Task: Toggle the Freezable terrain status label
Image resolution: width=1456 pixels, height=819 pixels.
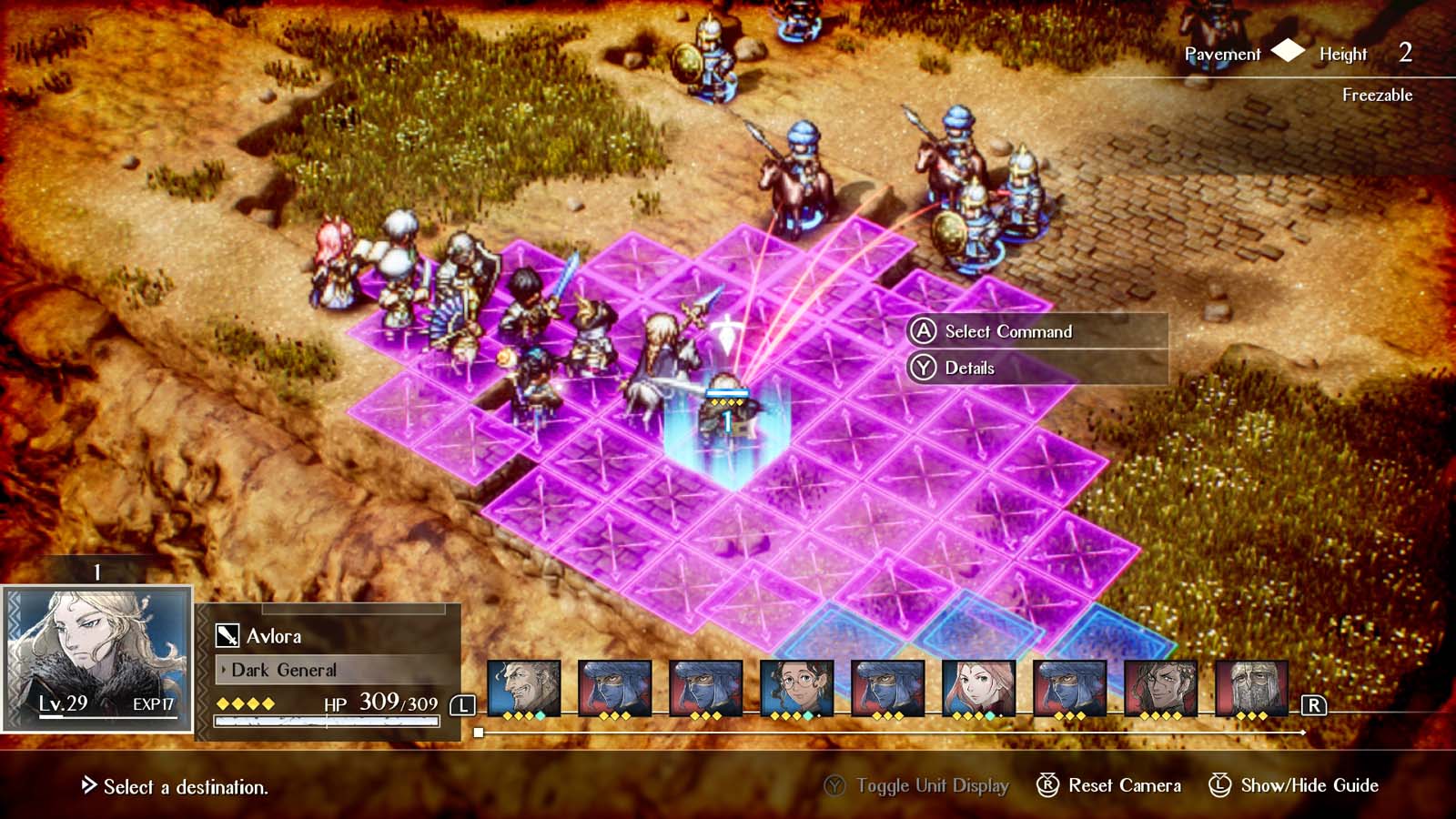Action: (x=1376, y=94)
